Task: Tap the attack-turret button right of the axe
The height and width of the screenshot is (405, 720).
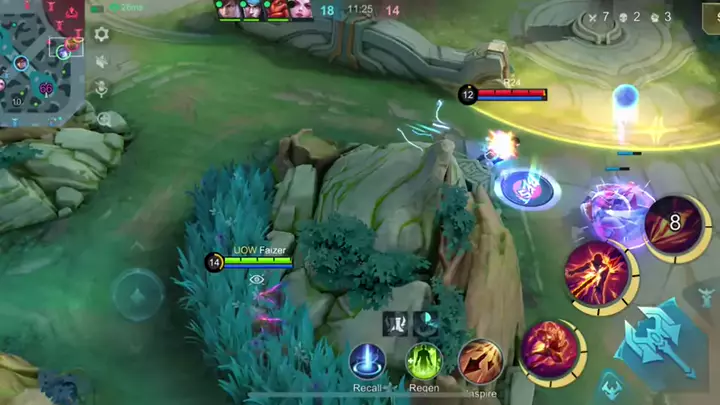Action: (x=706, y=296)
